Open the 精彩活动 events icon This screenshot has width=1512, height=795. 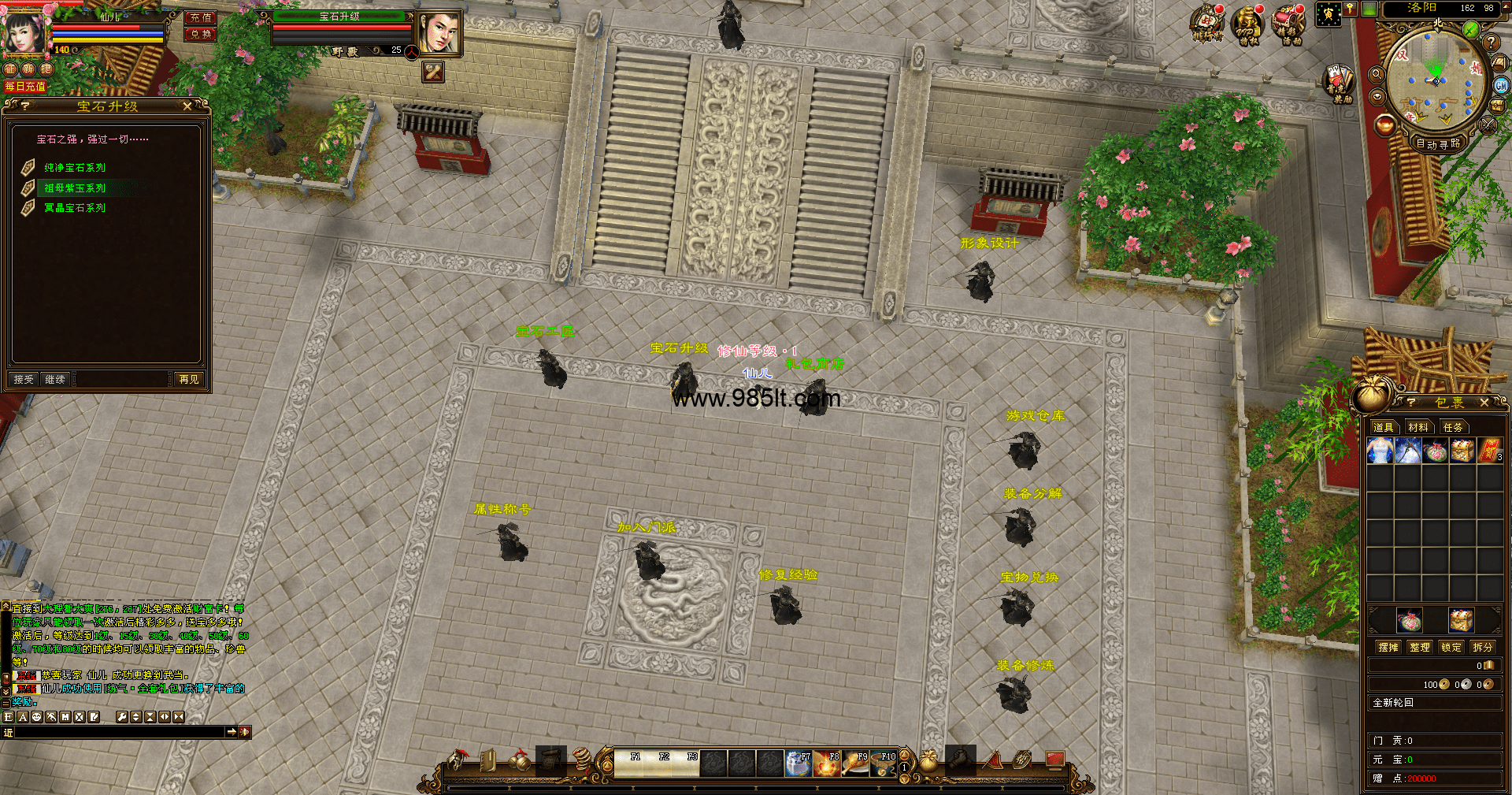click(x=1290, y=25)
